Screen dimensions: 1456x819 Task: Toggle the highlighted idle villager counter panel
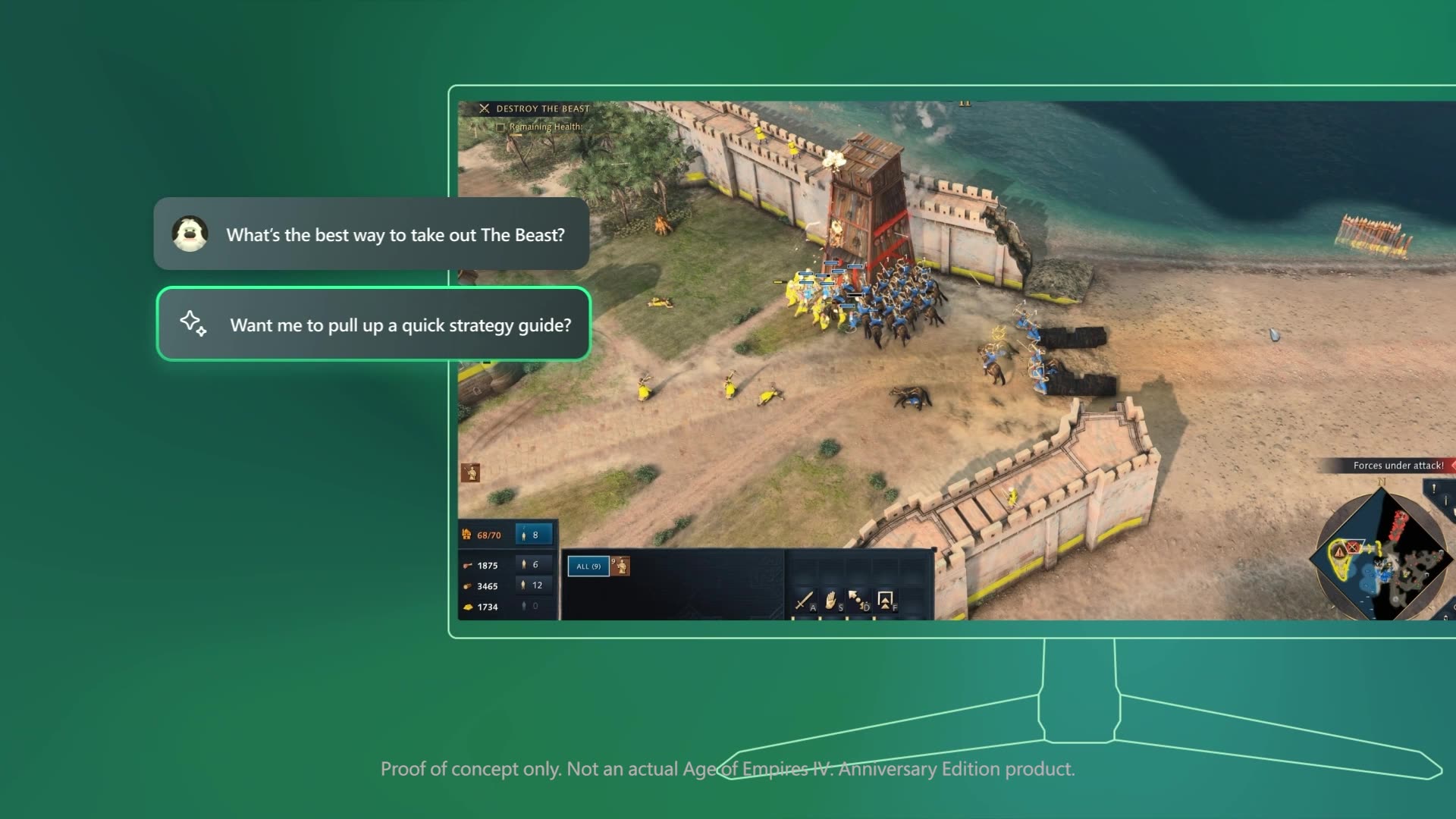[534, 534]
